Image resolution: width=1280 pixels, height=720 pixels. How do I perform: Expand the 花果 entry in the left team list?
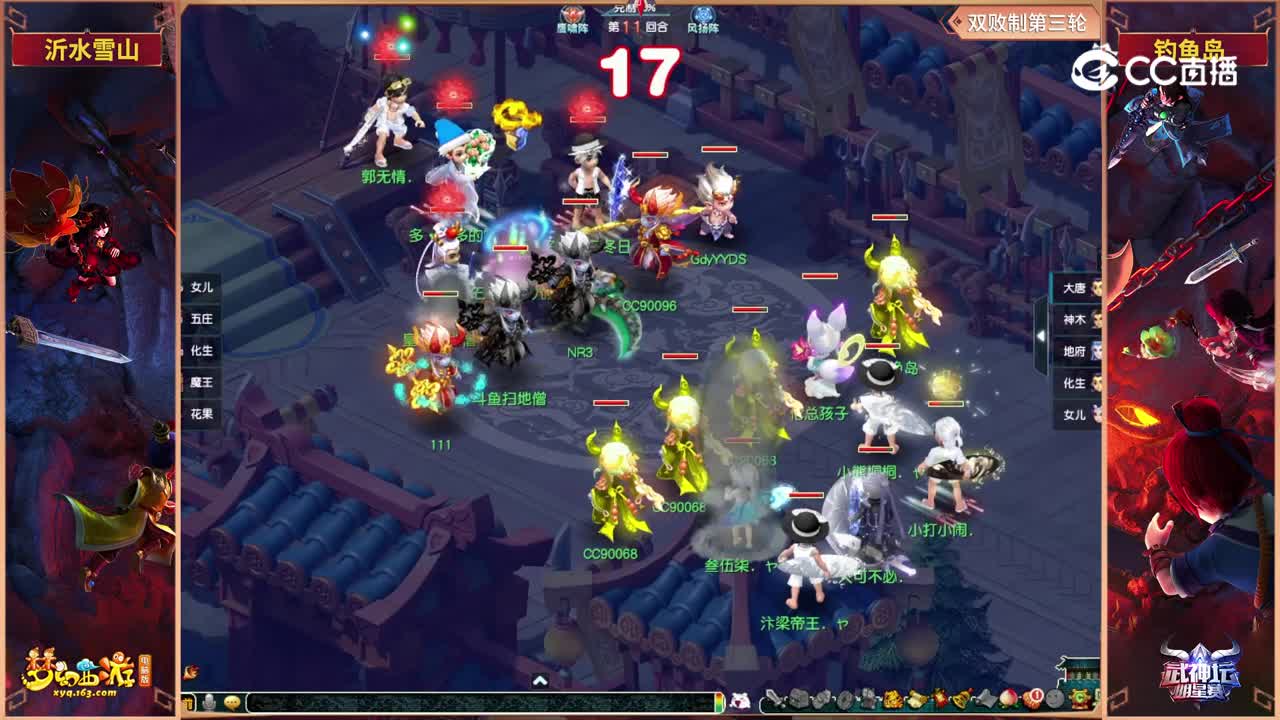coord(198,413)
